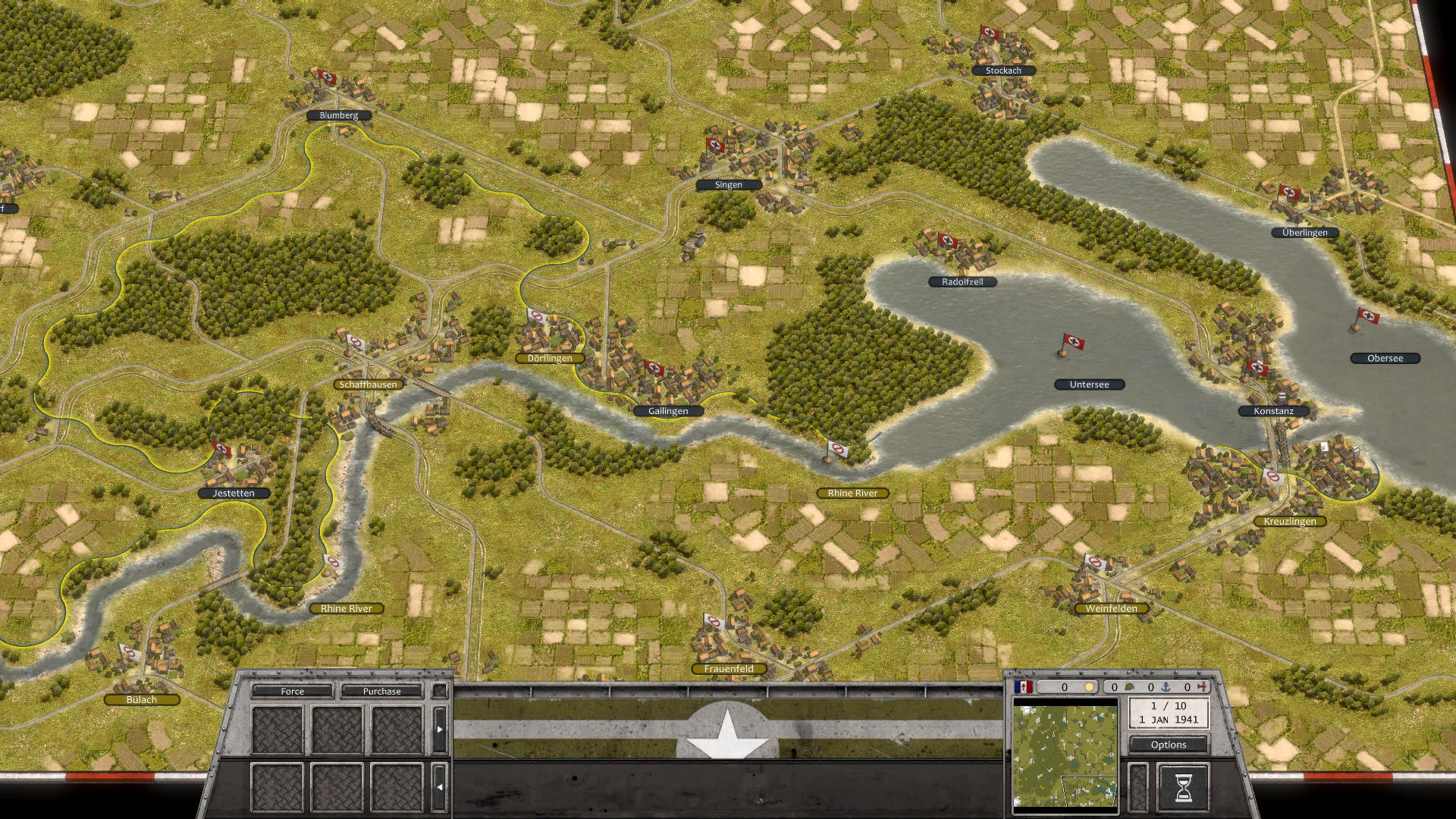
Task: Expand the unit list with the right arrow
Action: (440, 729)
